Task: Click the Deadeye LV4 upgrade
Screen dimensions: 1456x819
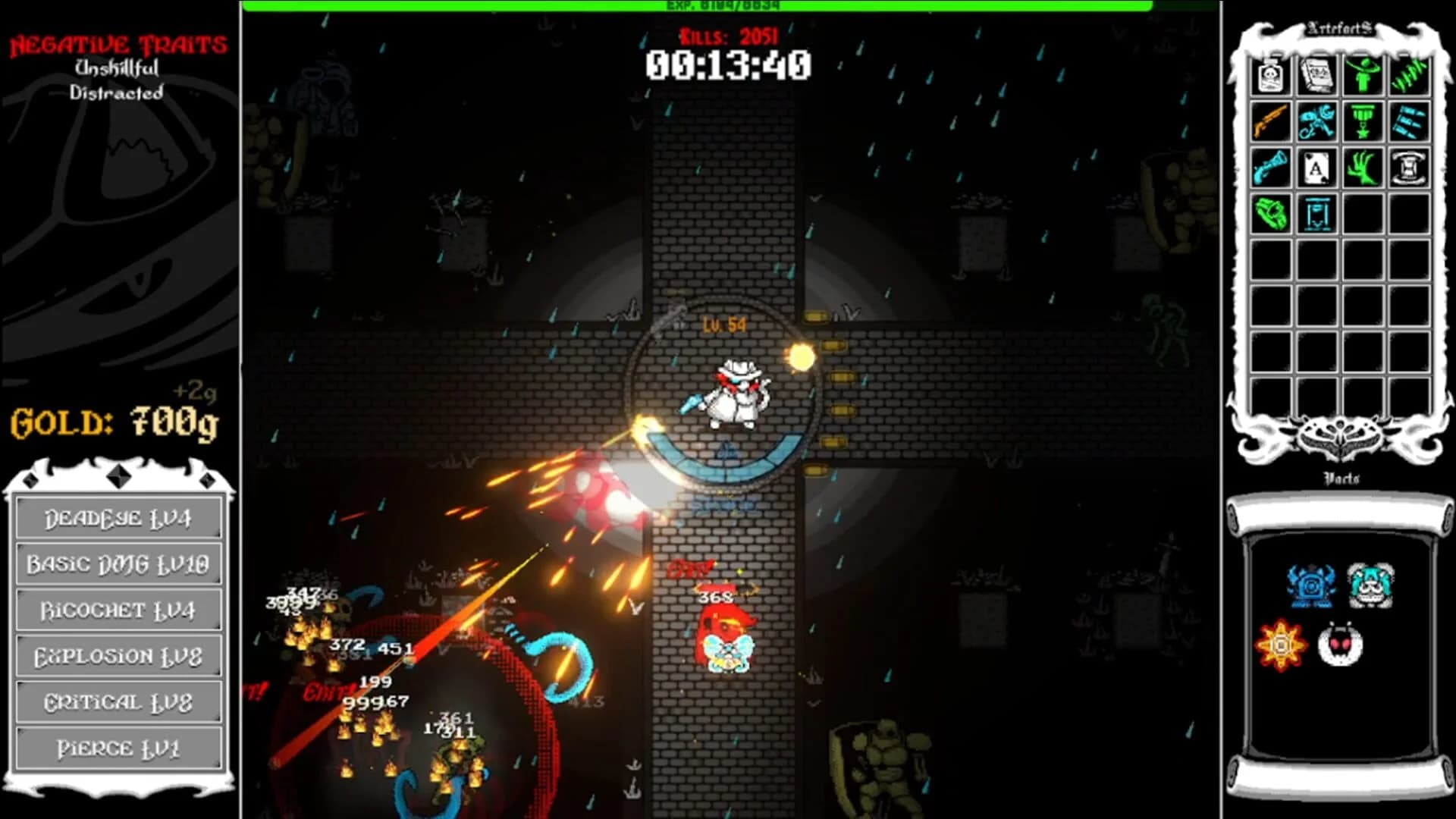Action: point(118,519)
